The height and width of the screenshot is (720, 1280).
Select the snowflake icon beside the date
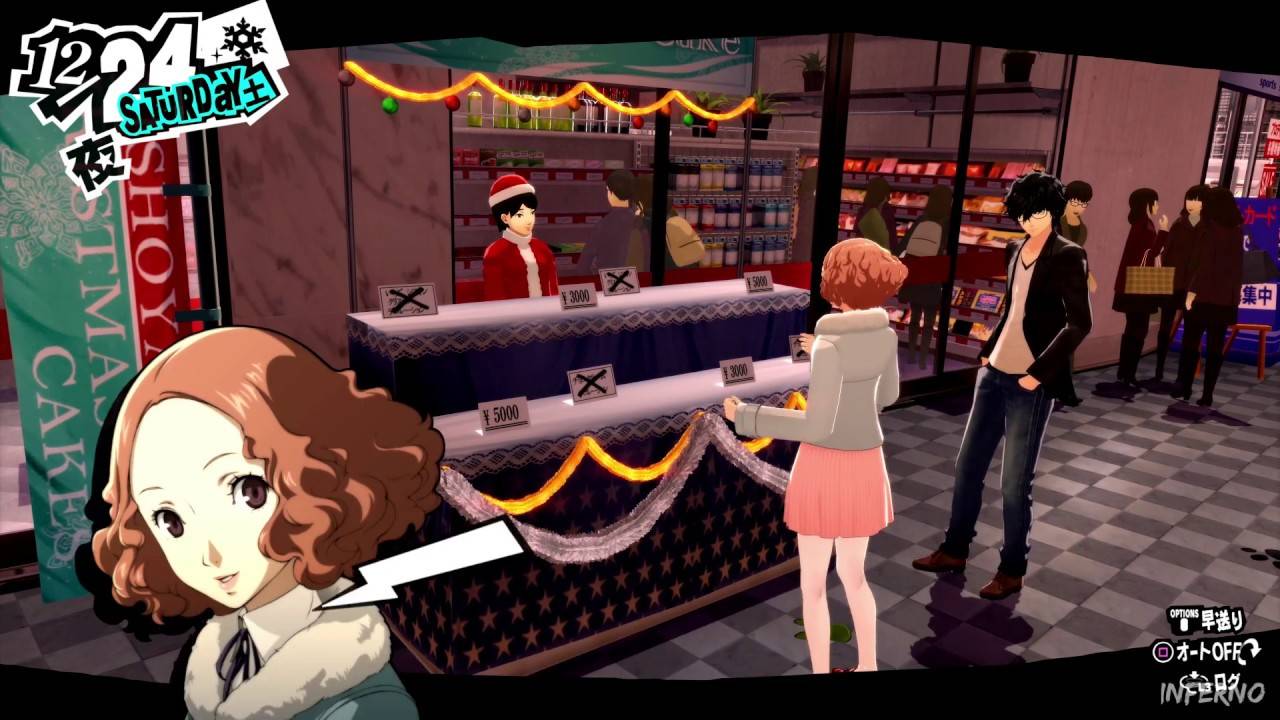click(244, 40)
